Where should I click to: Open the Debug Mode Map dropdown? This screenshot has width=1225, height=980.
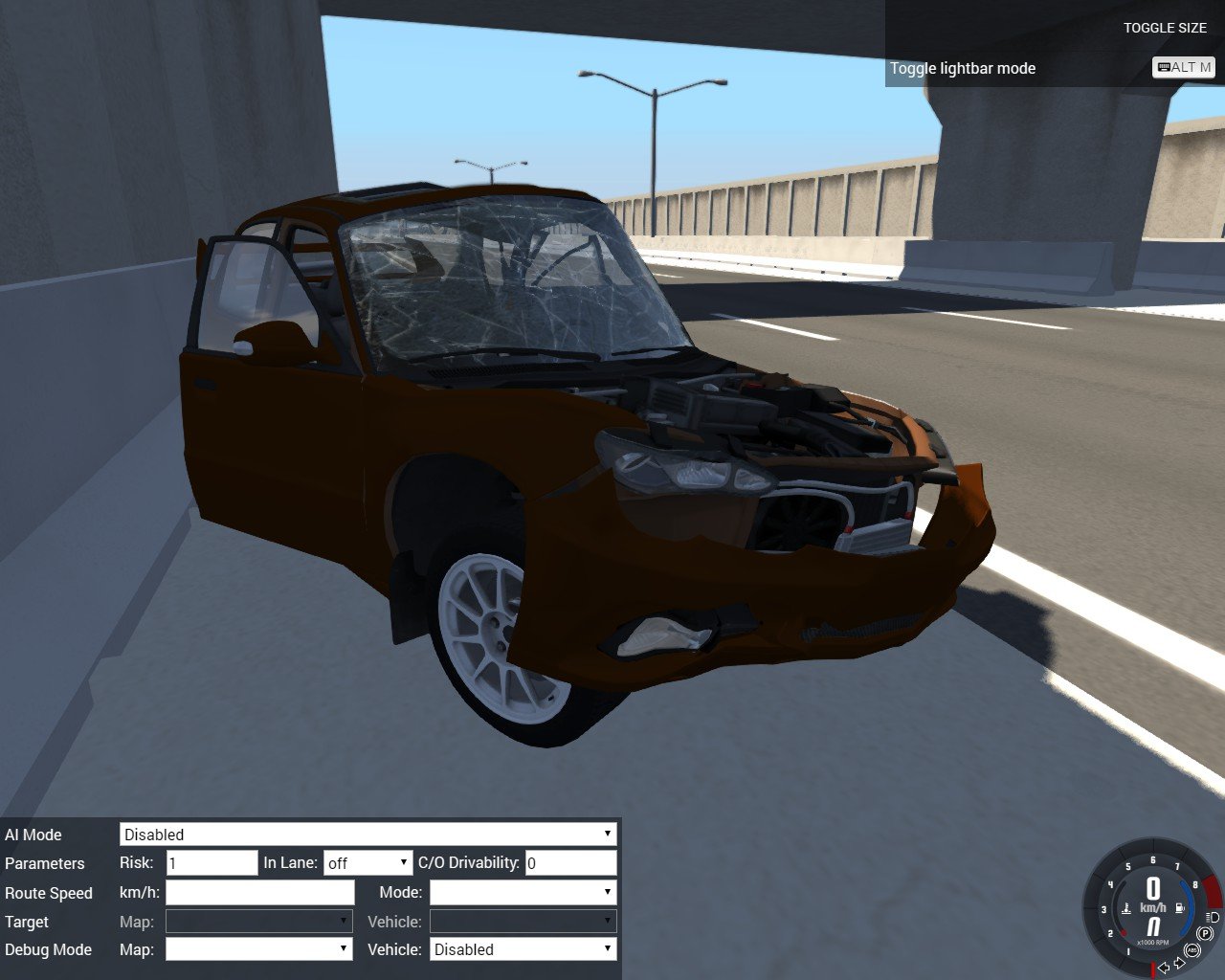point(259,949)
